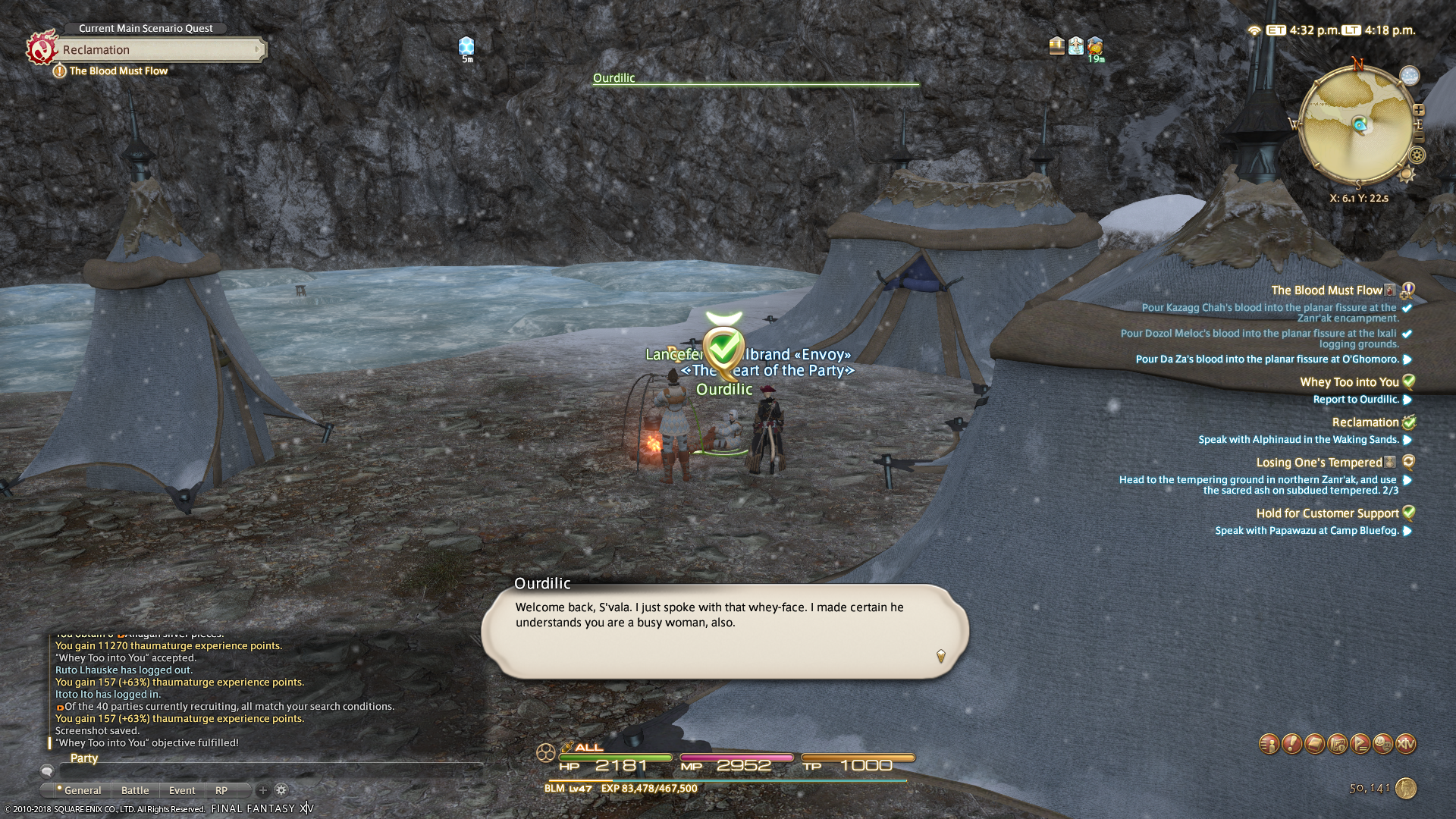
Task: Switch to the Event chat tab
Action: point(182,790)
